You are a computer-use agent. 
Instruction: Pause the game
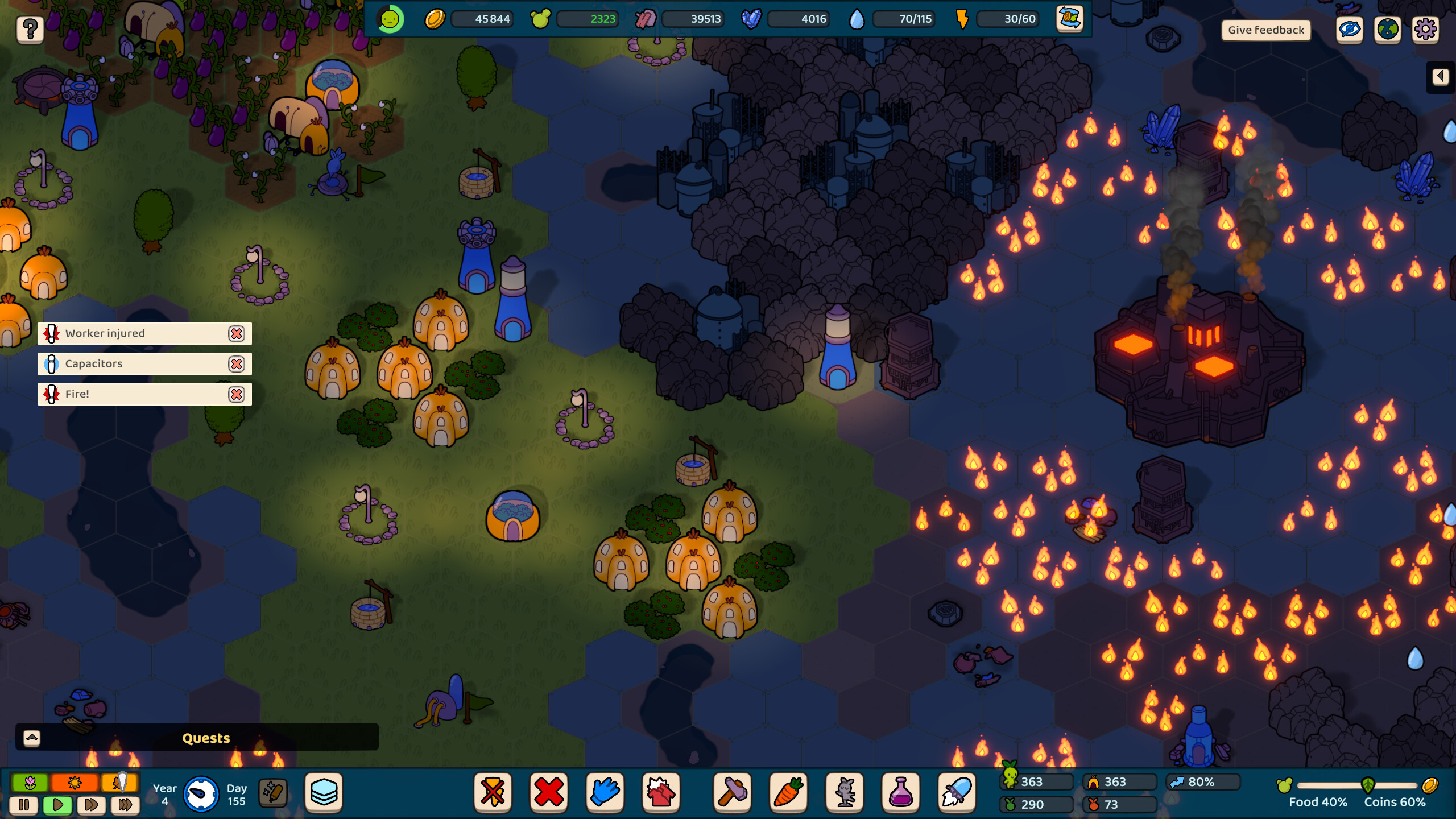tap(24, 805)
